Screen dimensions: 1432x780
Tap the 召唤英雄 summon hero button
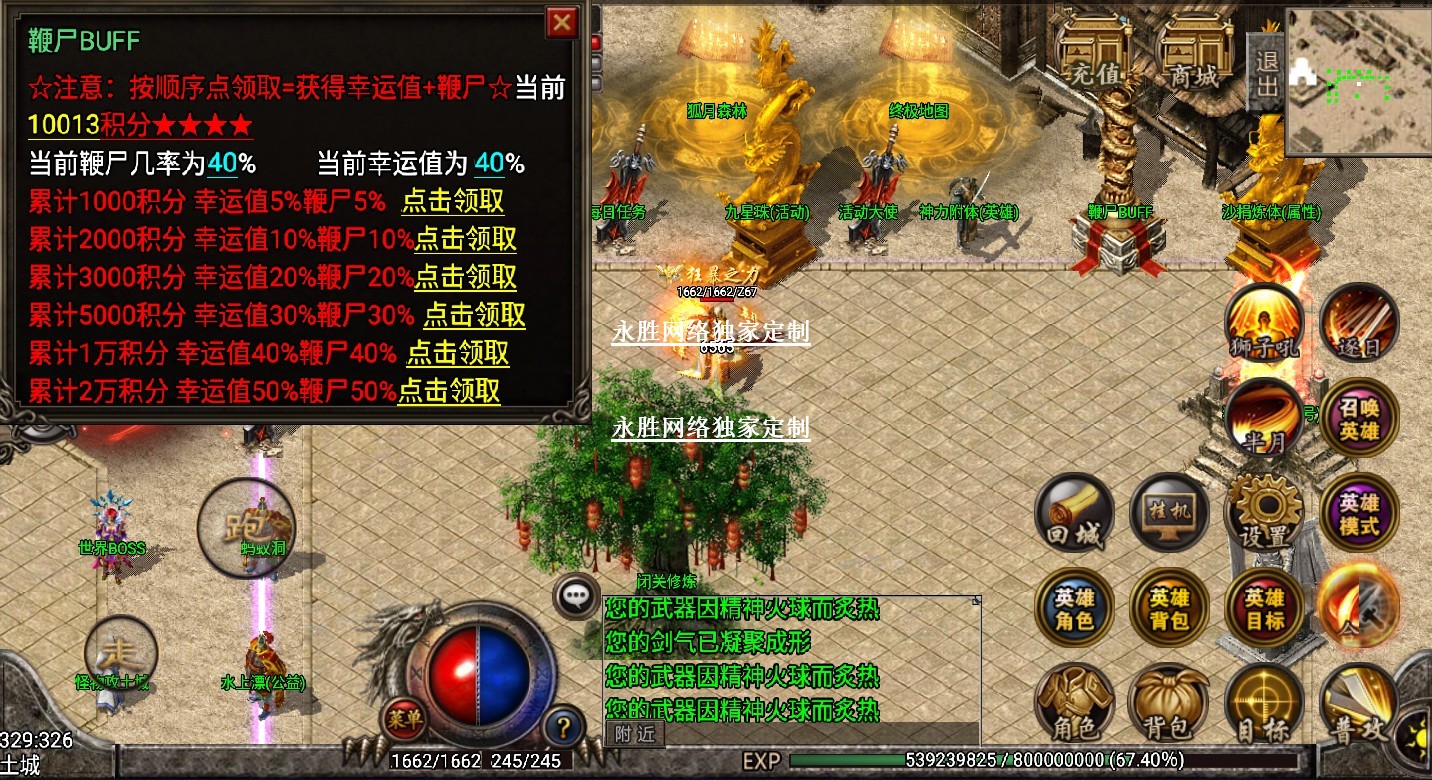[x=1359, y=420]
